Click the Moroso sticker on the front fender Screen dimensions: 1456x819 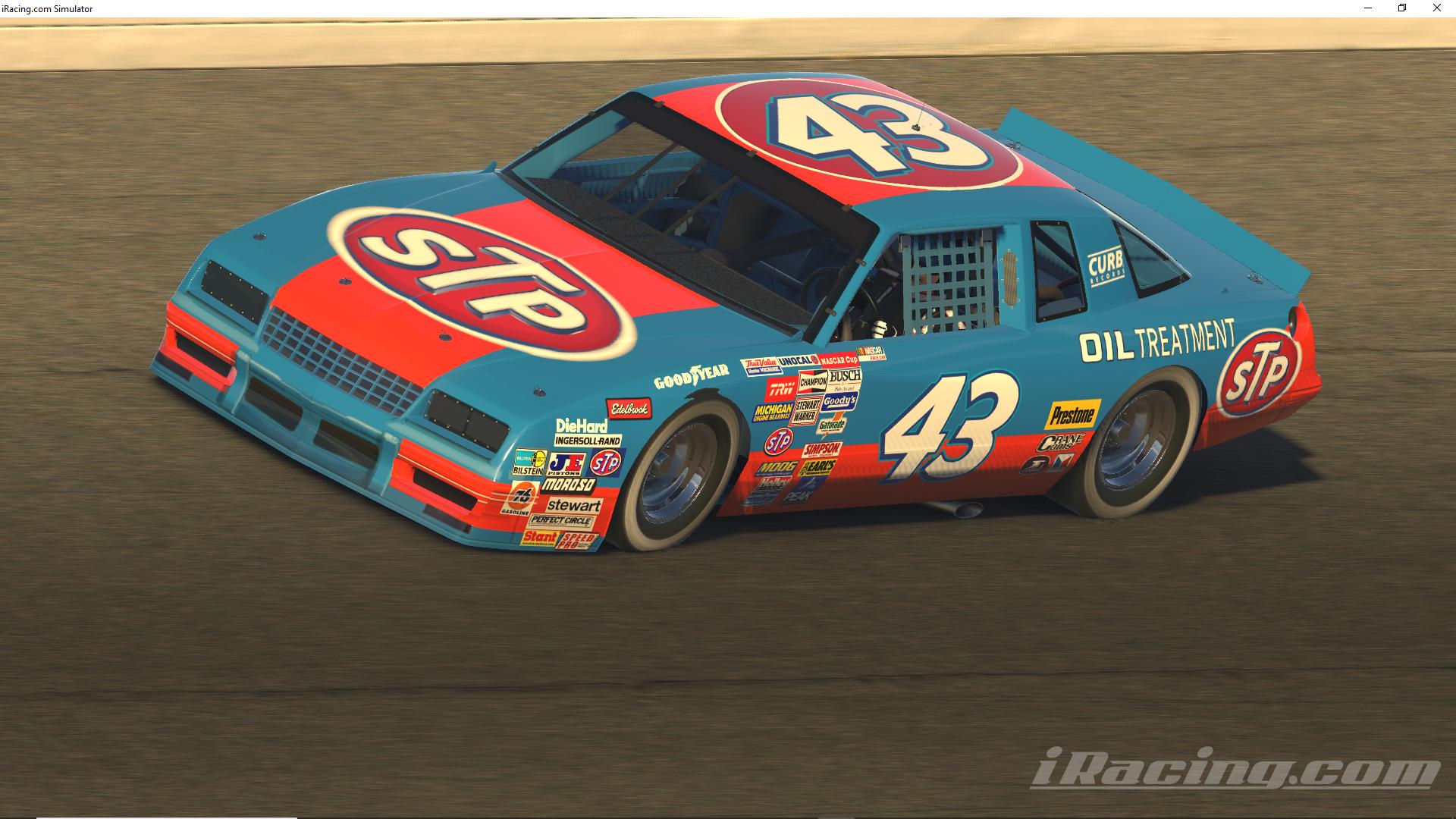point(568,485)
